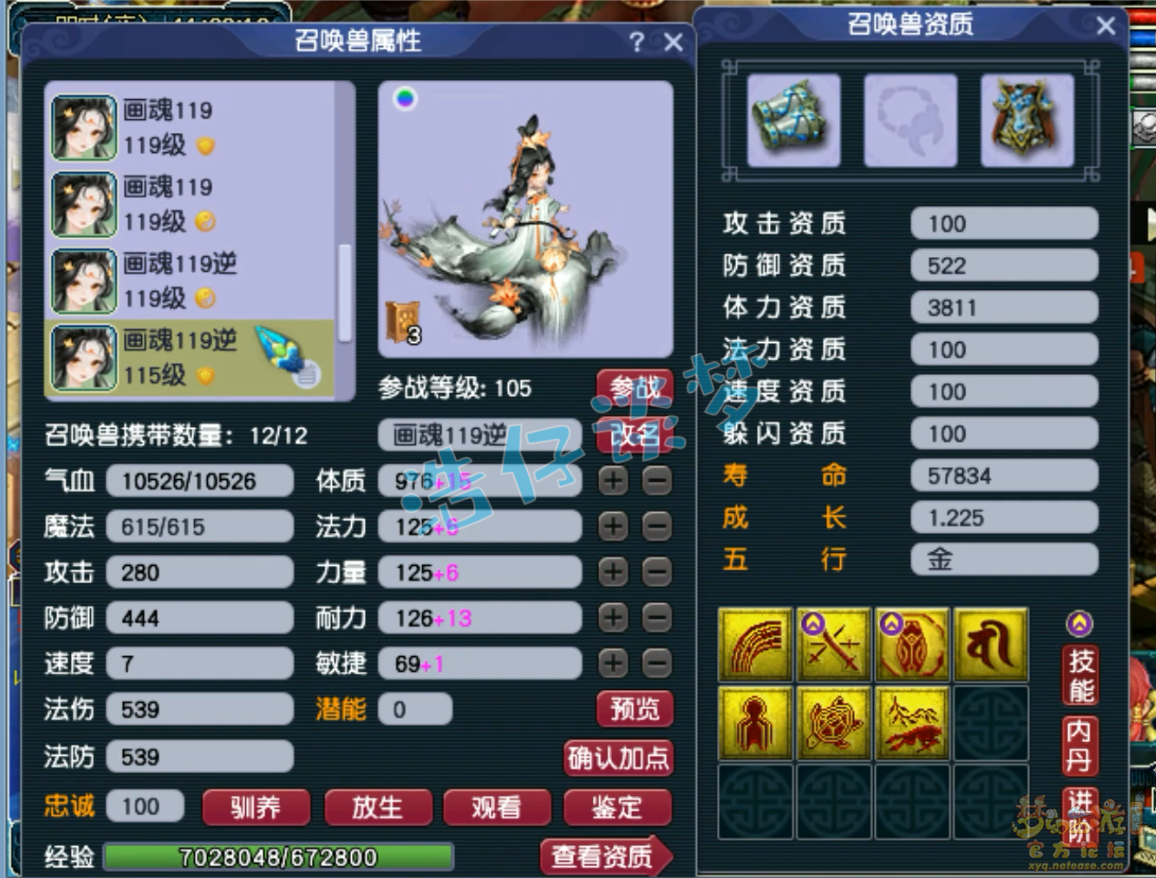Click the 预览 preview button
This screenshot has width=1156, height=878.
pyautogui.click(x=634, y=709)
